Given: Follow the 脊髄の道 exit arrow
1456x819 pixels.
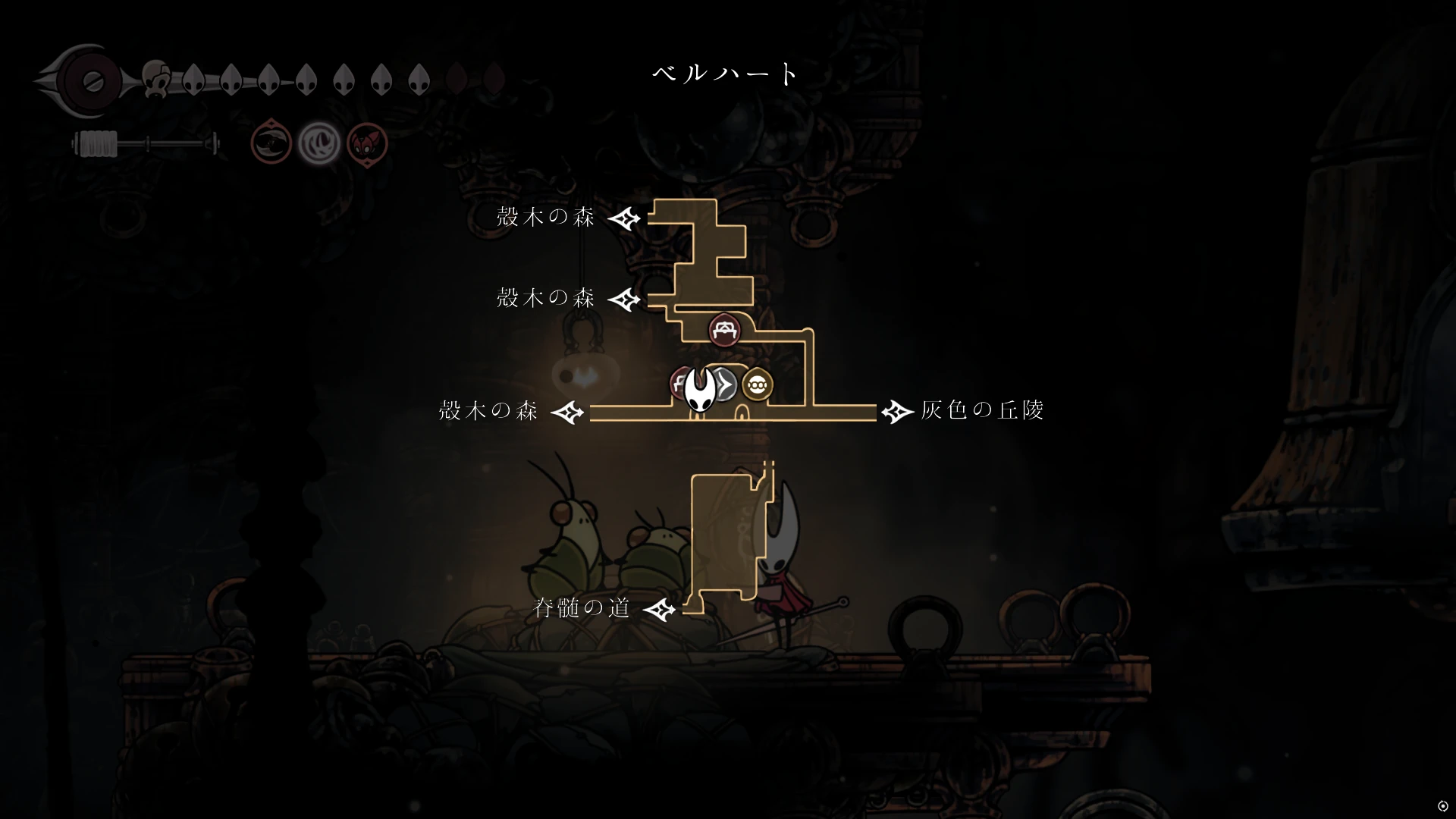Looking at the screenshot, I should [660, 609].
